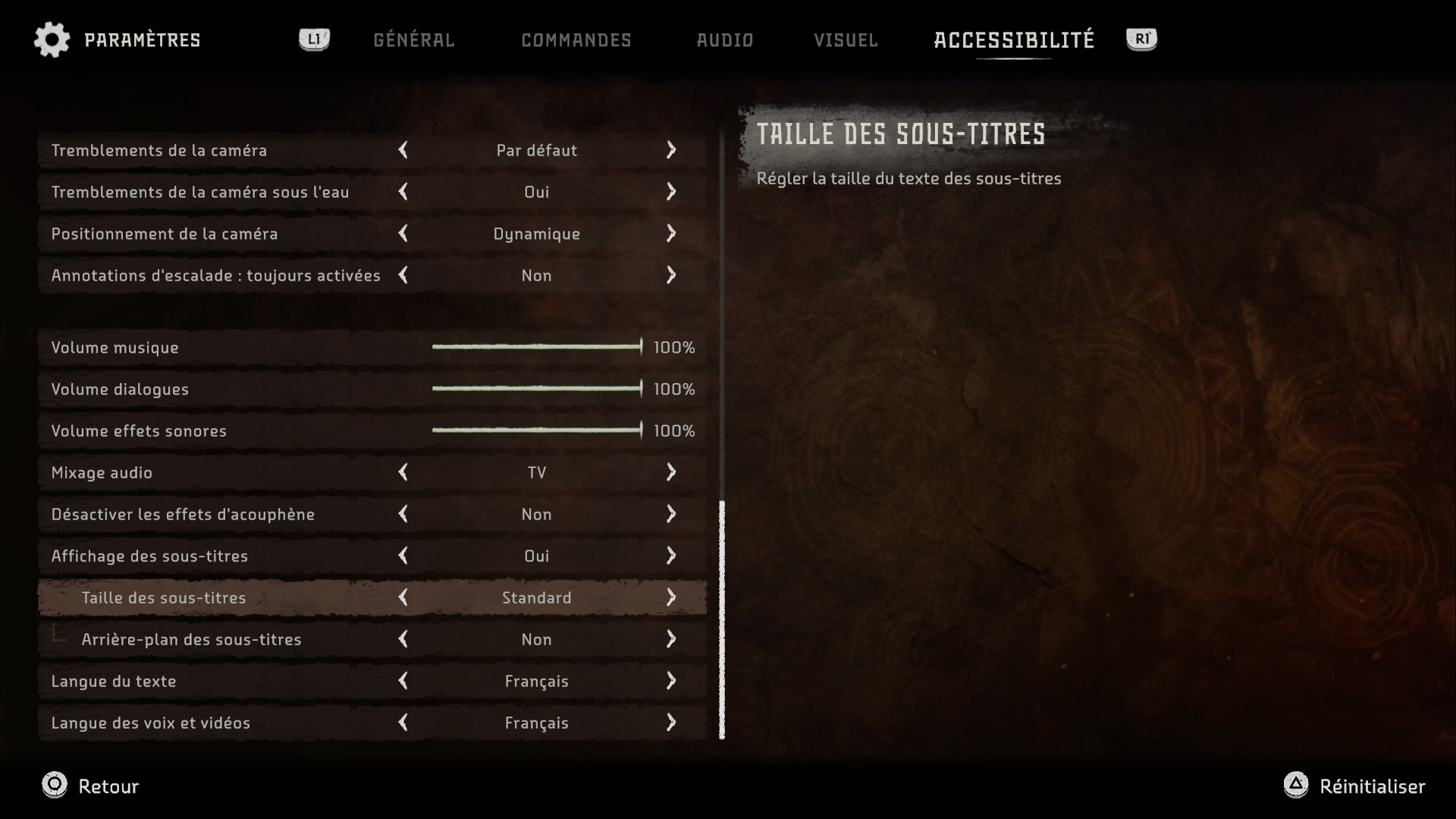Switch to the Général tab
Screen dimensions: 1456x819
click(413, 40)
